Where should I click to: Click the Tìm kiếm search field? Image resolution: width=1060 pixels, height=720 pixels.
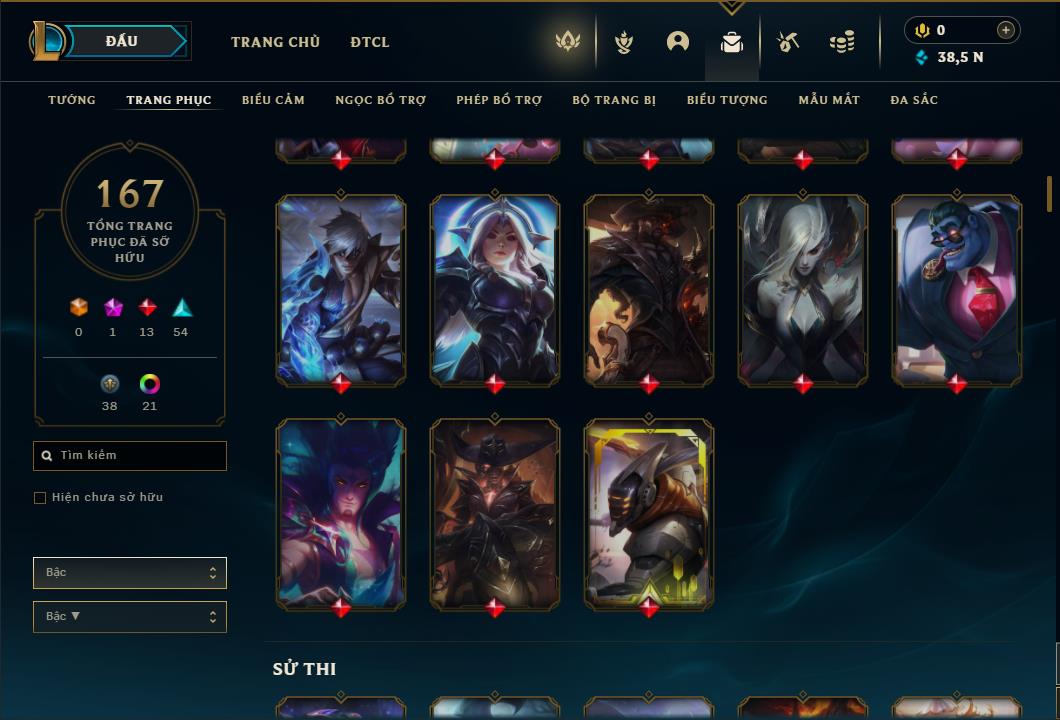[130, 456]
